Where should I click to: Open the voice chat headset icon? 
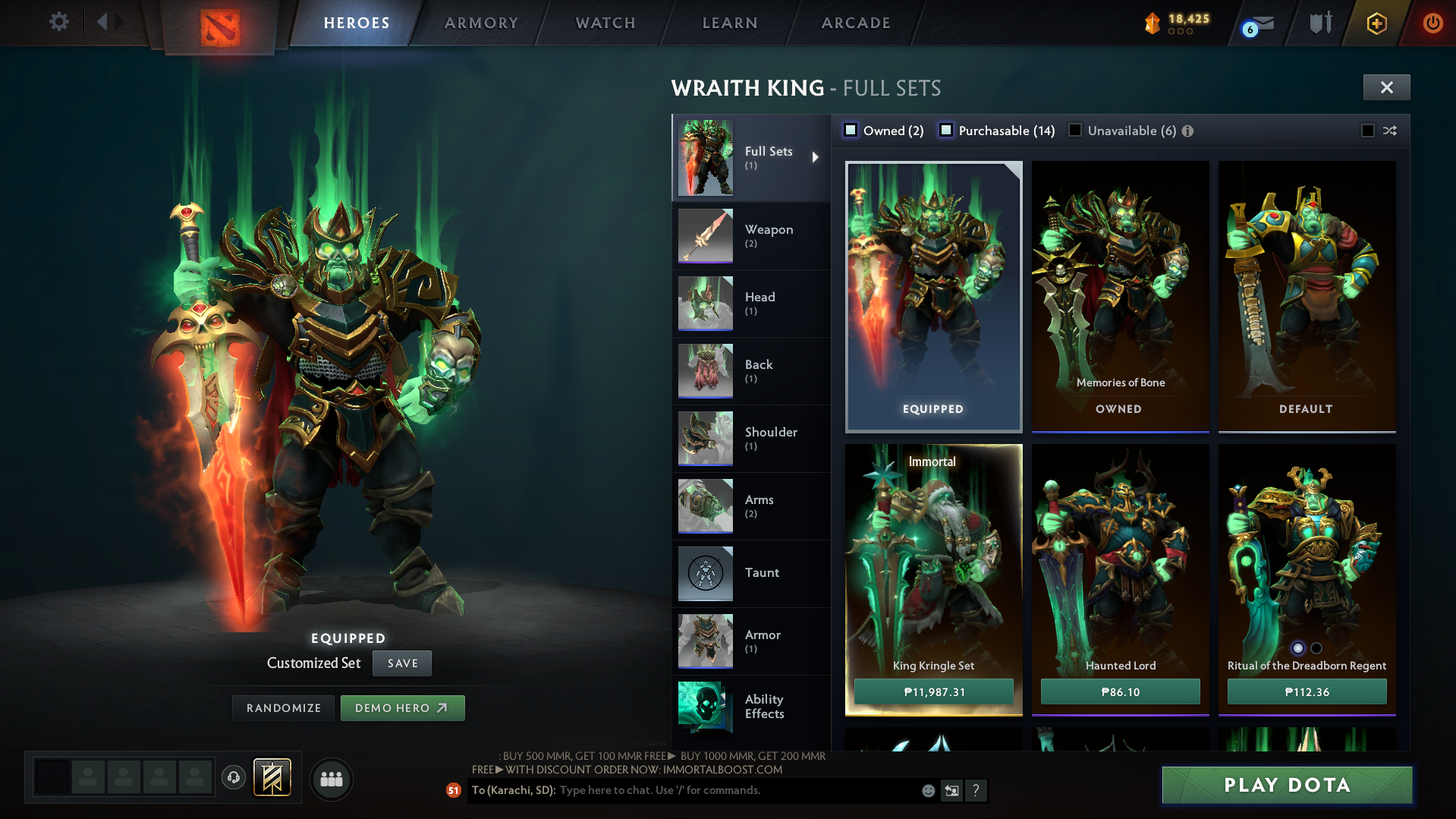pyautogui.click(x=233, y=779)
